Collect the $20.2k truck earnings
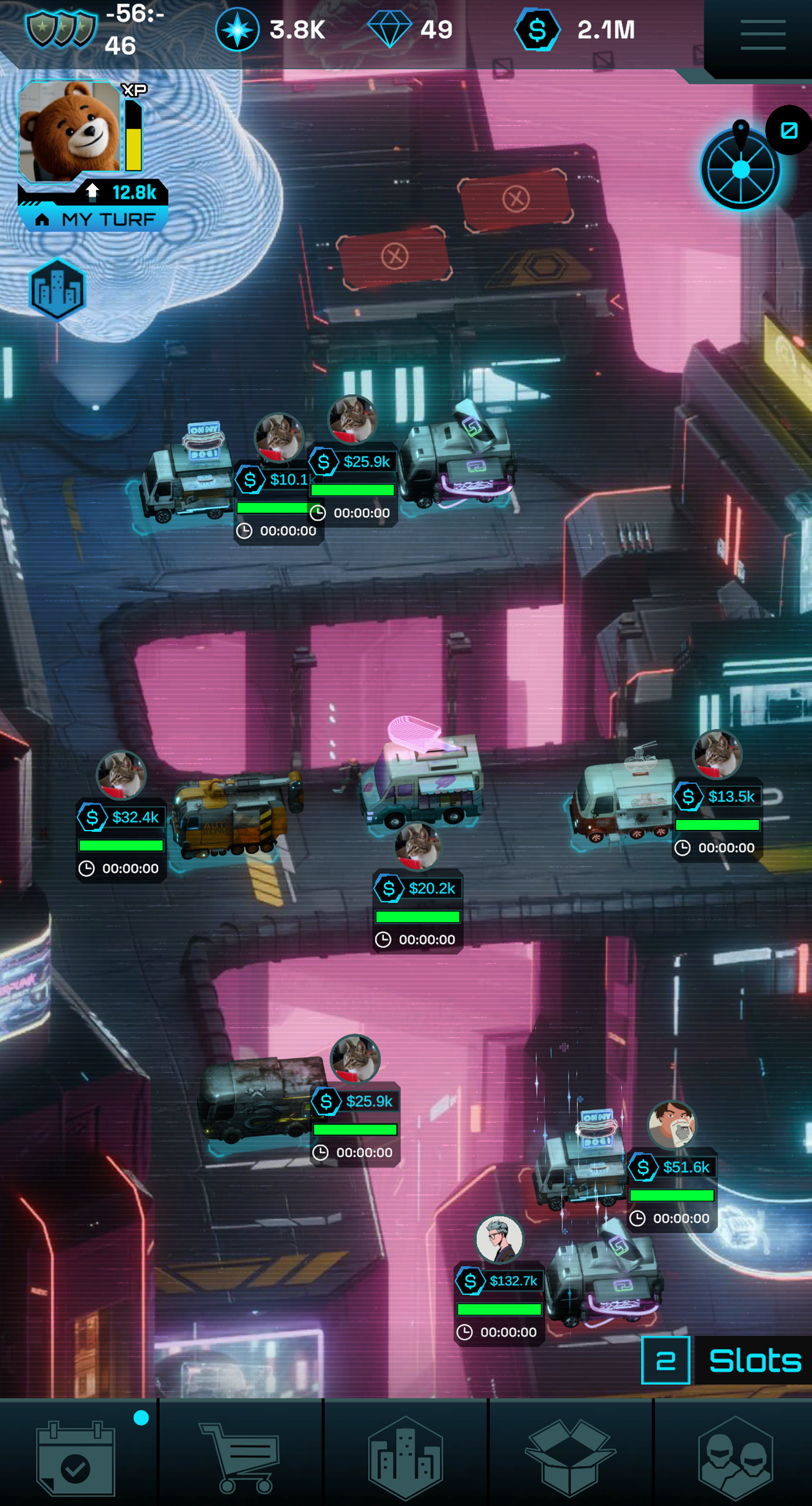 [418, 888]
